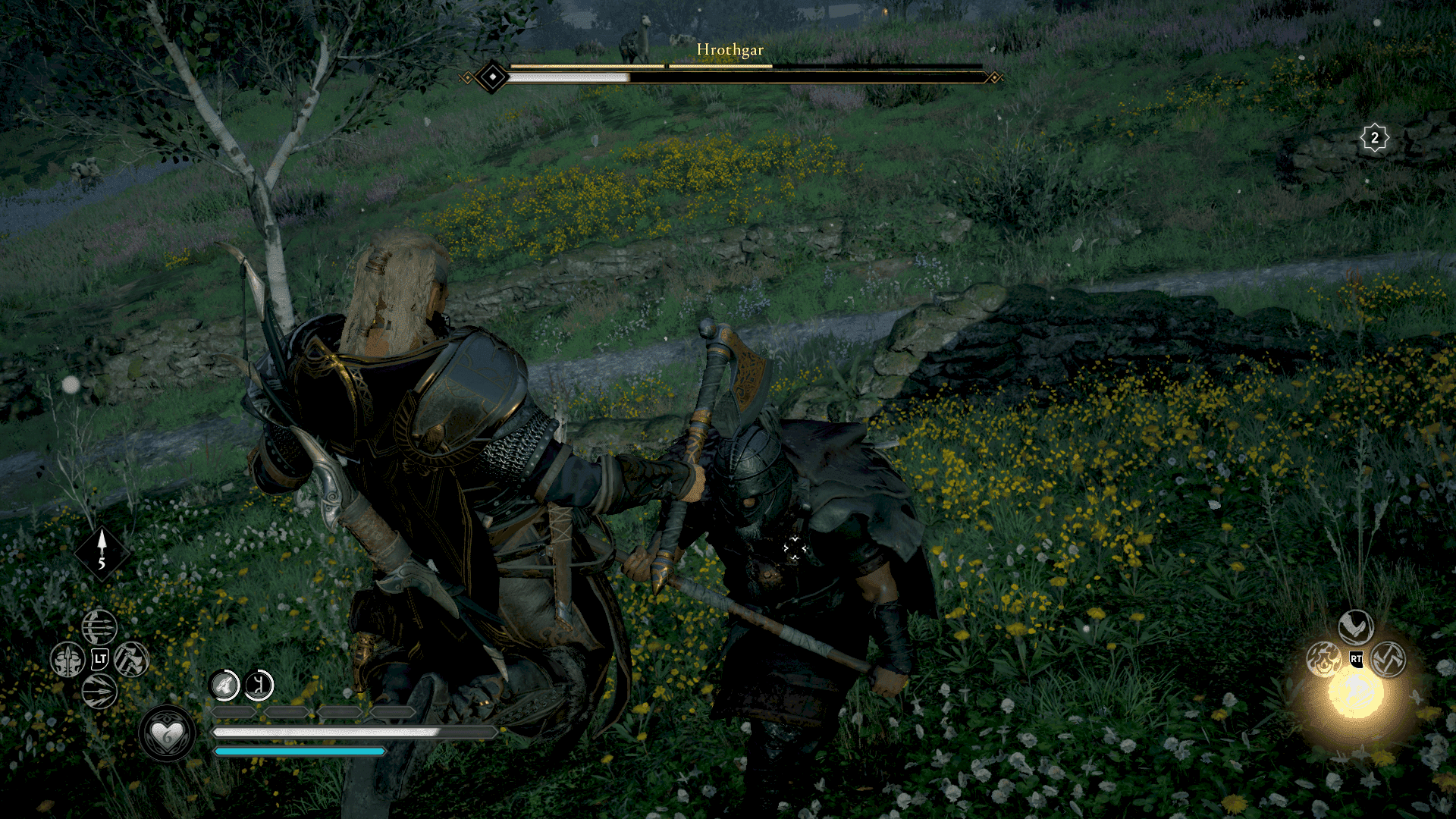Click the wolf-head buff status icon
Image resolution: width=1456 pixels, height=819 pixels.
coord(225,686)
